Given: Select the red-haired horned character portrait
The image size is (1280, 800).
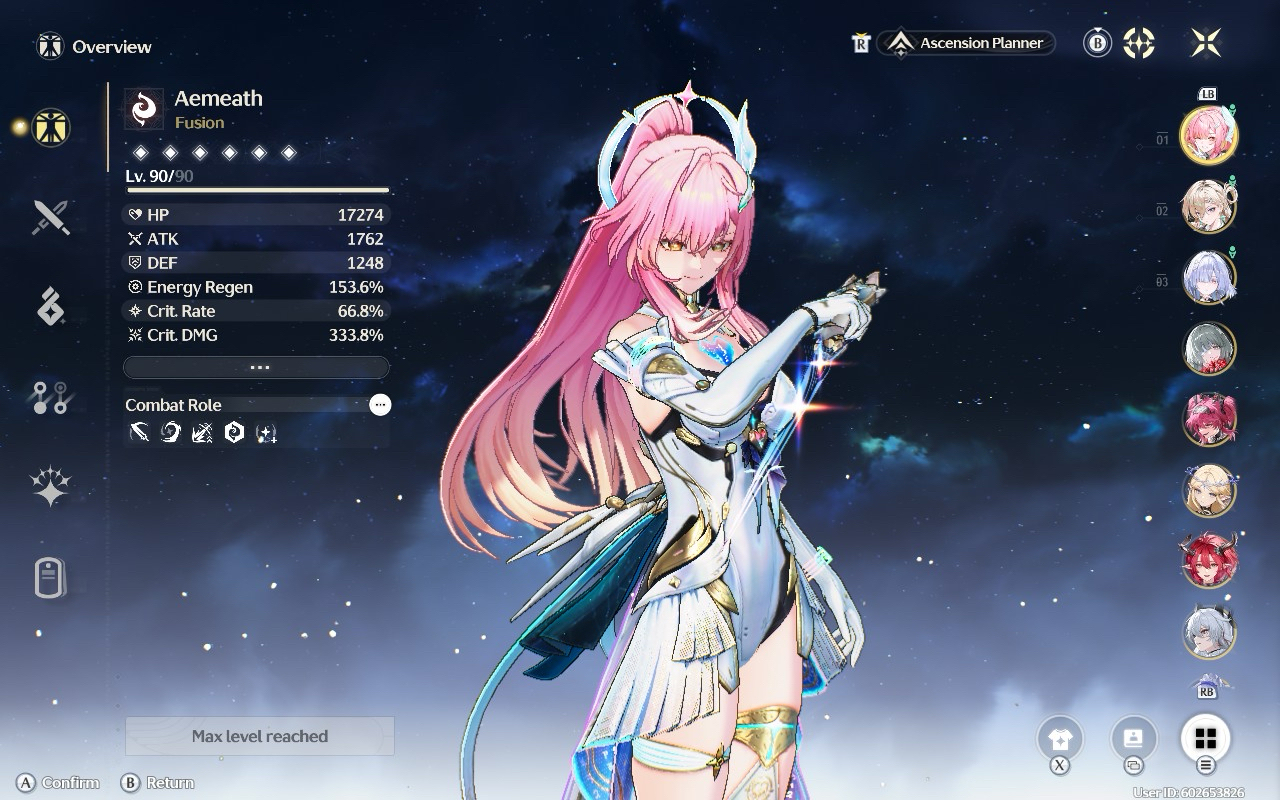Looking at the screenshot, I should [x=1209, y=560].
